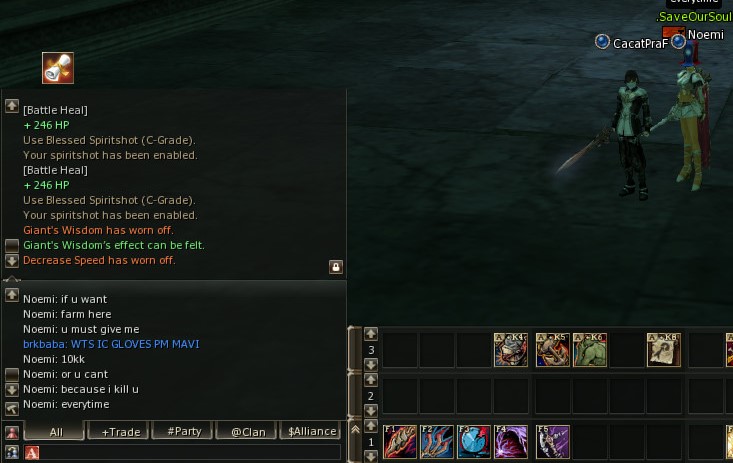Use the F5 skill on the hotbar
733x463 pixels.
[552, 442]
